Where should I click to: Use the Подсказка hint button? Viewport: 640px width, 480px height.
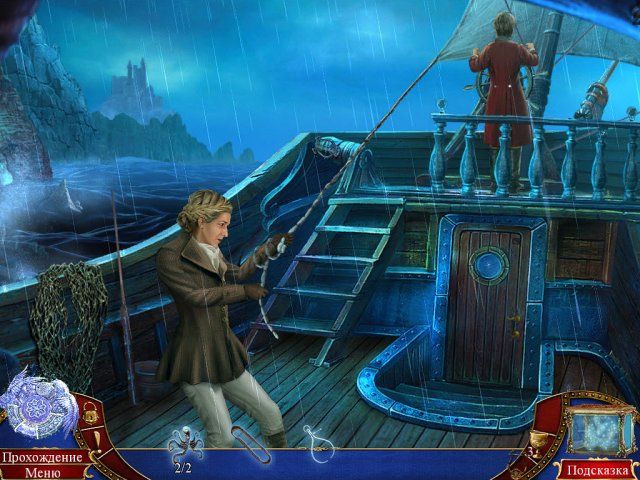click(598, 469)
